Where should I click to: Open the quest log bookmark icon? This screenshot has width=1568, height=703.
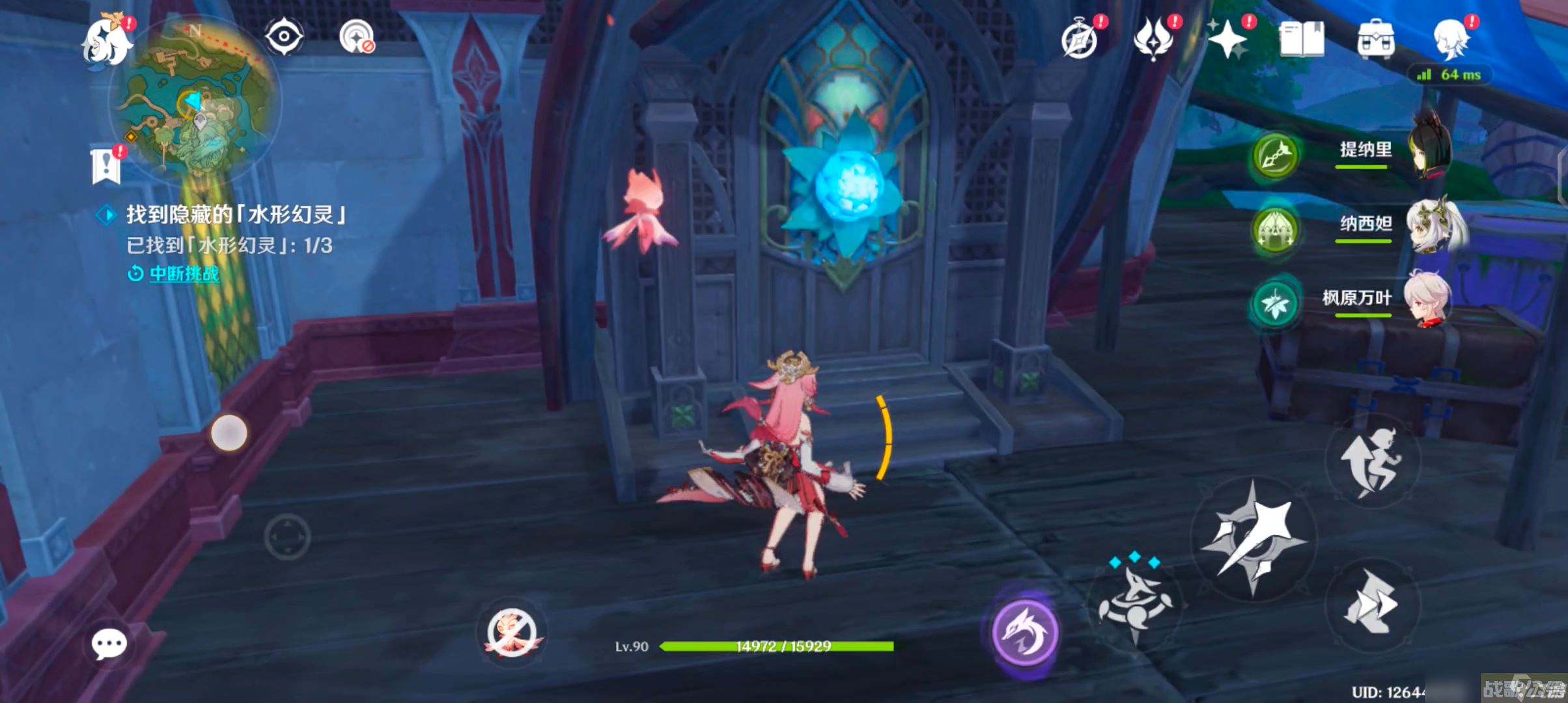coord(106,165)
